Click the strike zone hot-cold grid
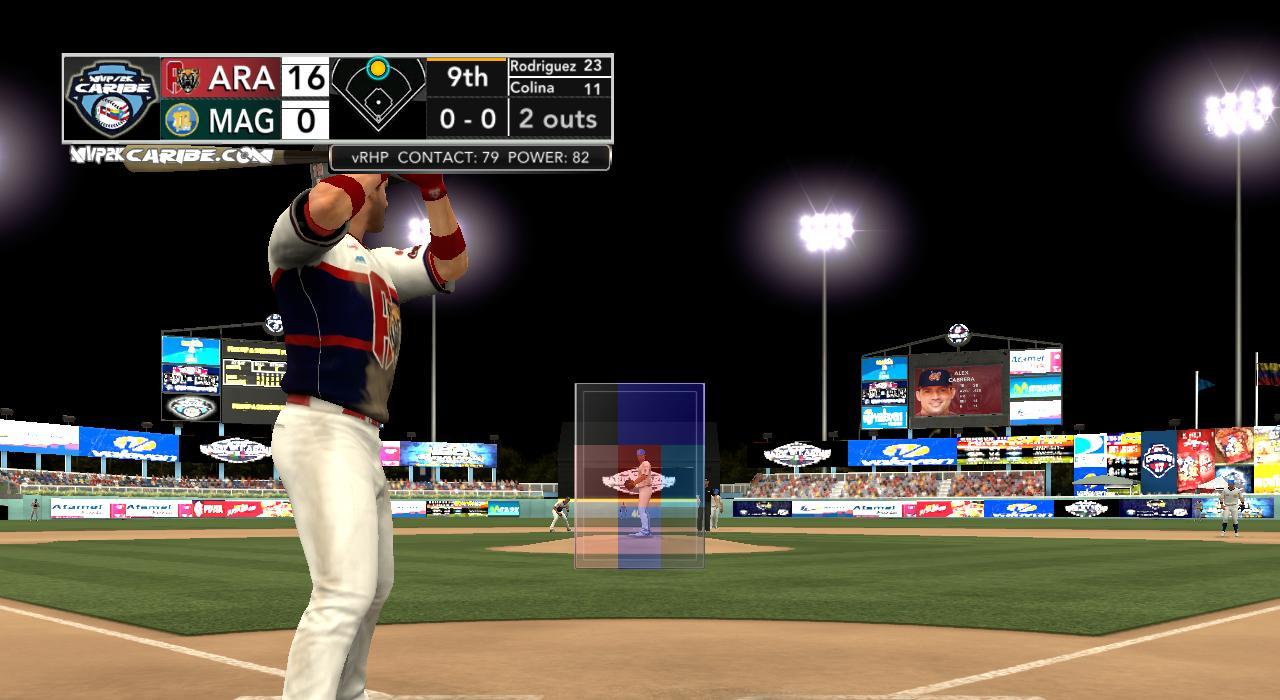 point(639,476)
